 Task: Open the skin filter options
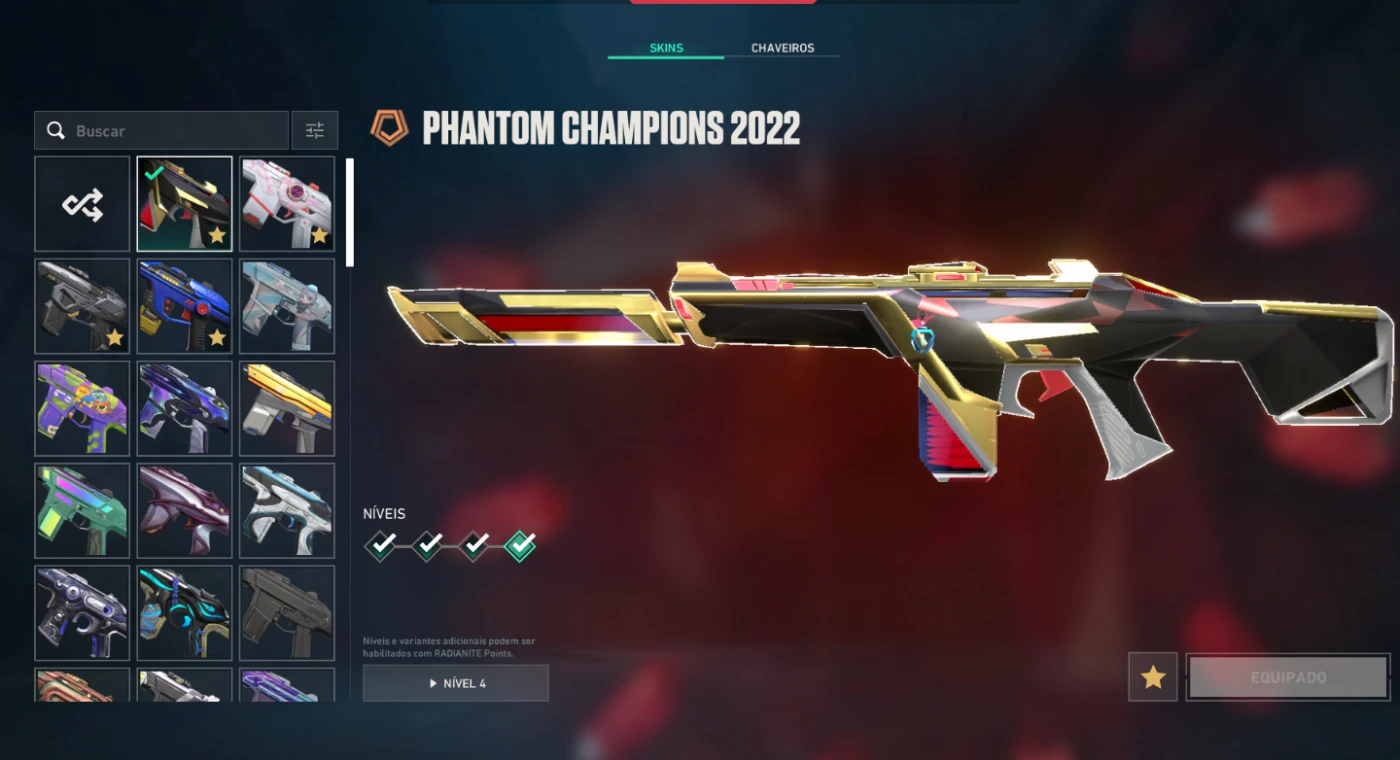[x=315, y=131]
